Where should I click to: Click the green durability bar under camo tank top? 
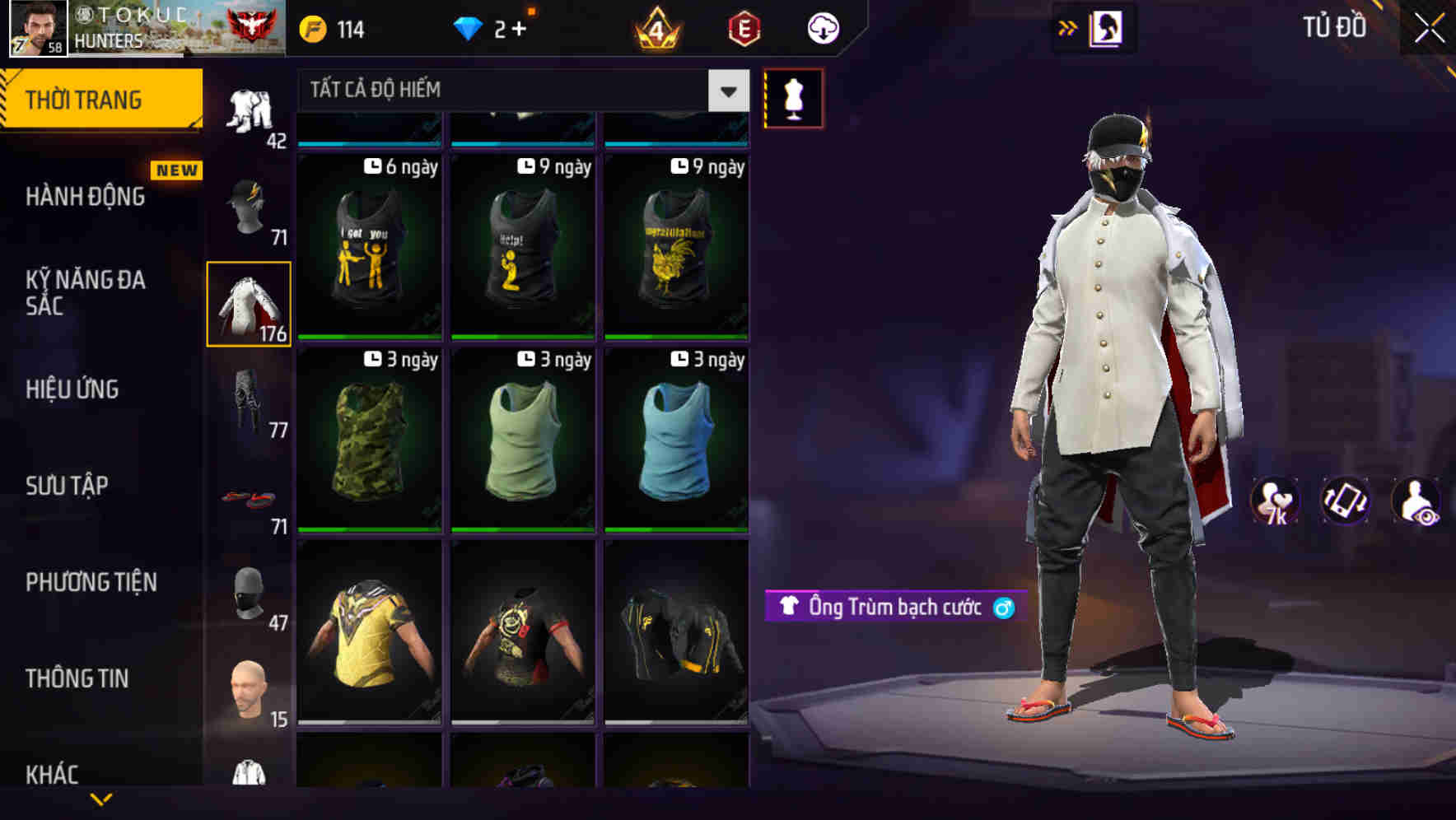[x=368, y=529]
